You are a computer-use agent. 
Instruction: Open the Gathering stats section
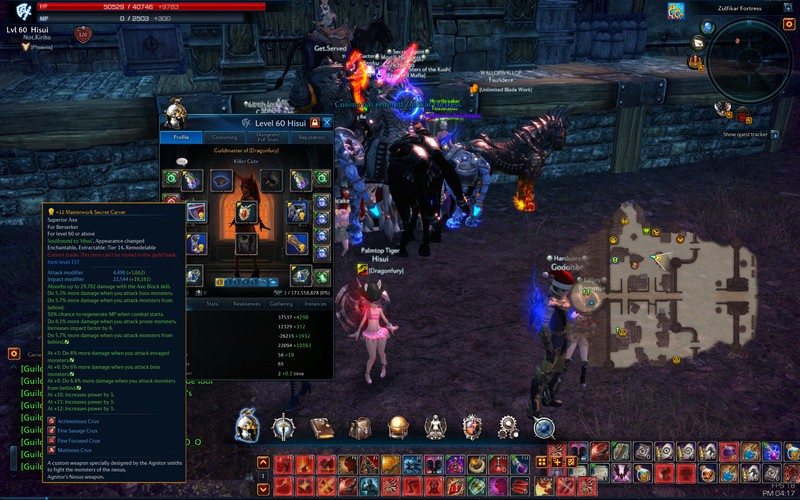281,303
